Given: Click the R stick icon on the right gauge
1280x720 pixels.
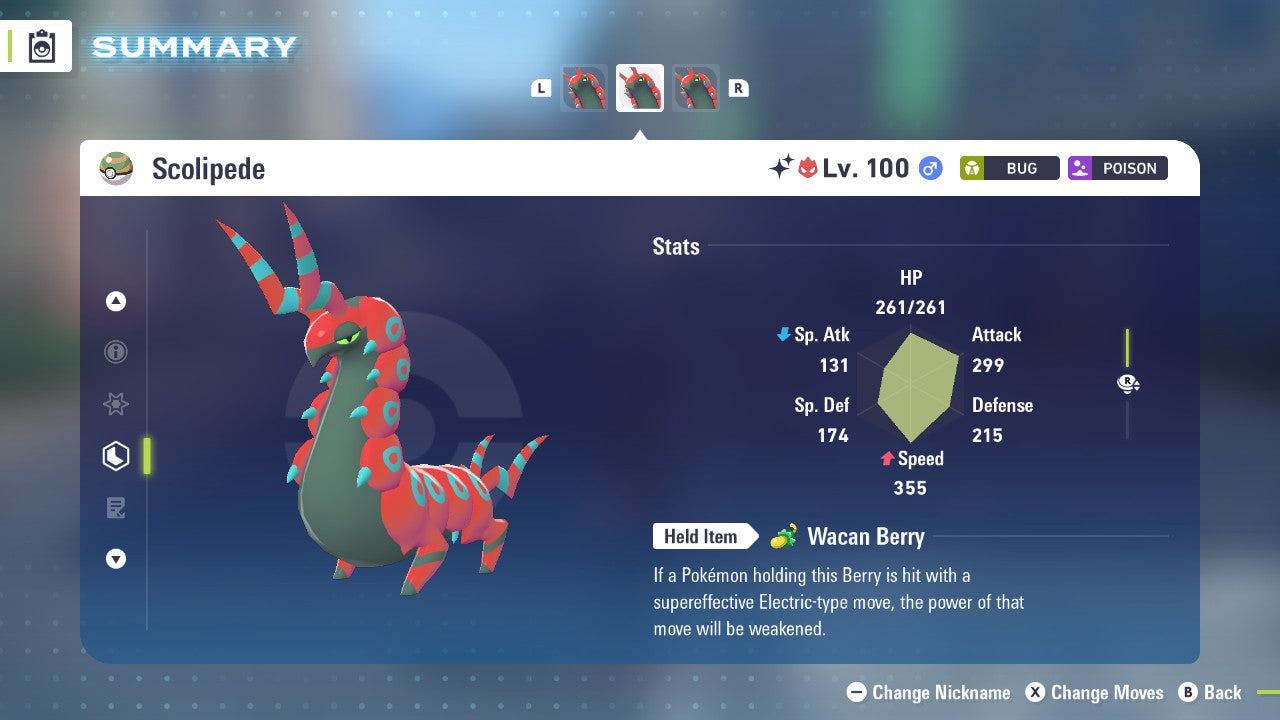Looking at the screenshot, I should [x=1128, y=383].
